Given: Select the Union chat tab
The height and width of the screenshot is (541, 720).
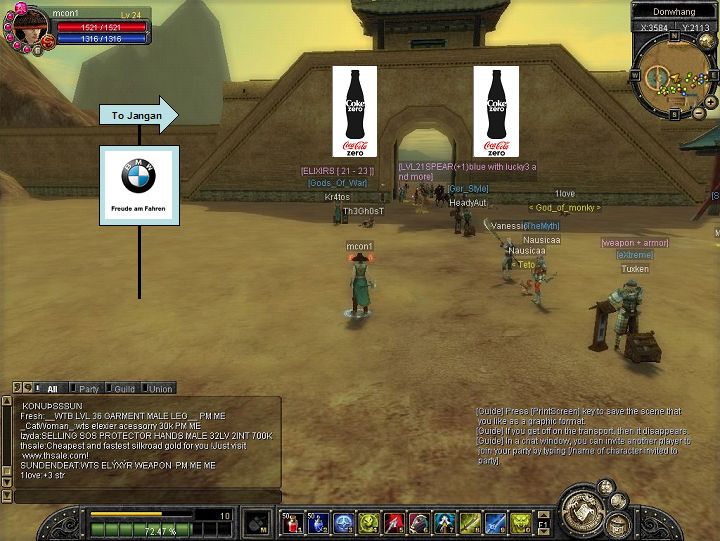Looking at the screenshot, I should [x=161, y=388].
